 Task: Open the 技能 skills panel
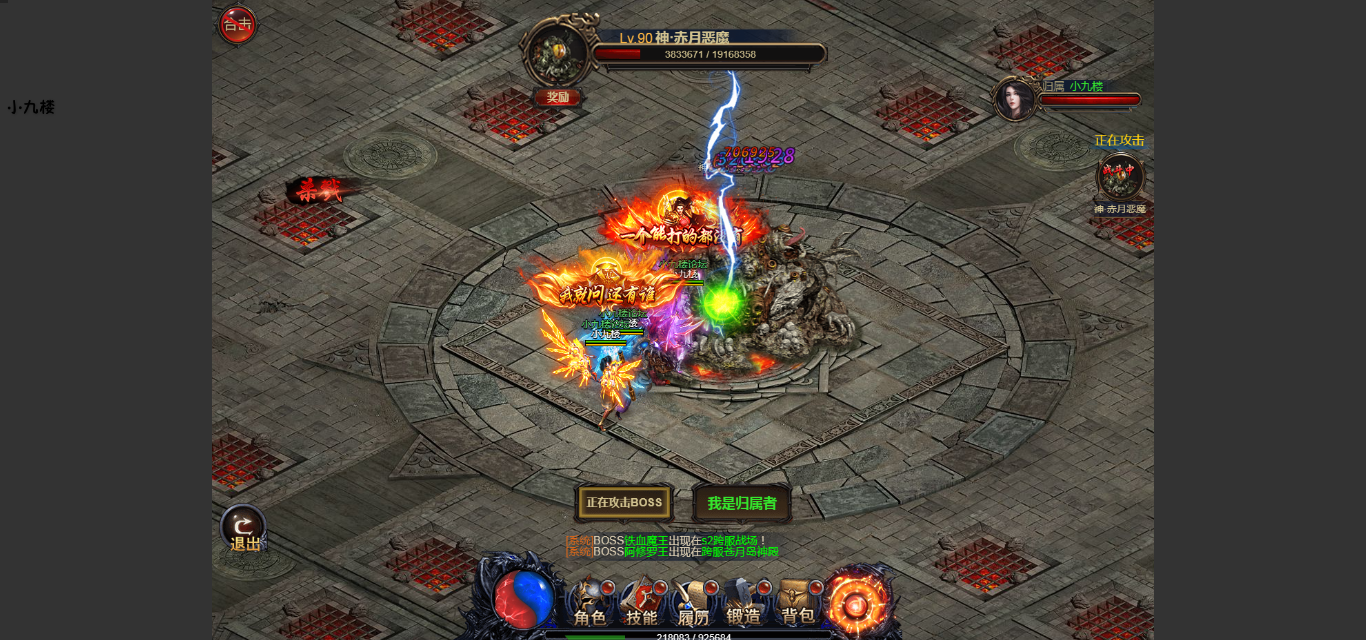coord(641,605)
